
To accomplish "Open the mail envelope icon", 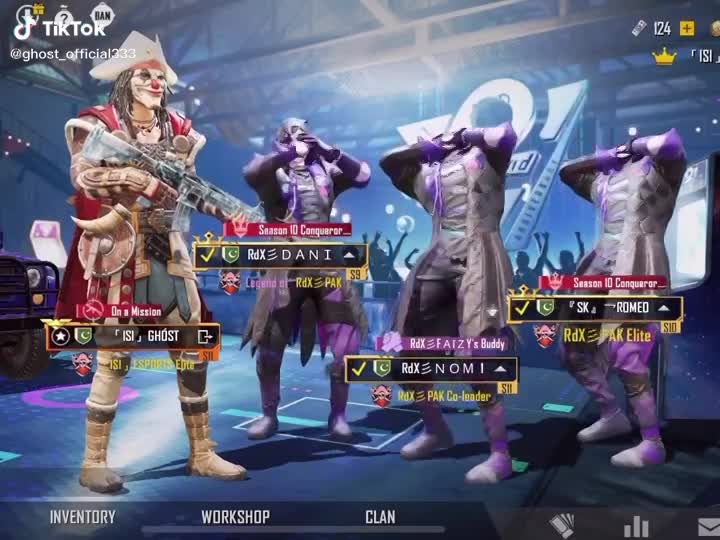I will point(707,526).
